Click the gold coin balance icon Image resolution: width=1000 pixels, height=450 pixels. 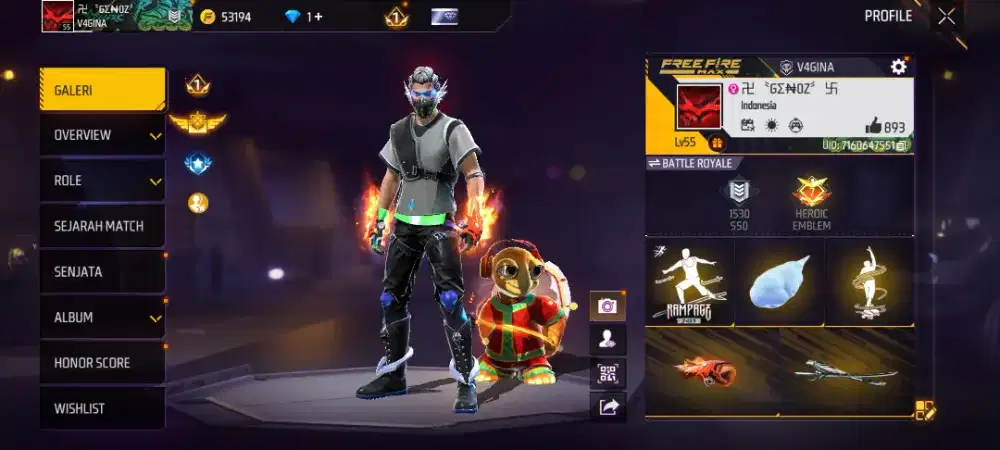click(208, 17)
